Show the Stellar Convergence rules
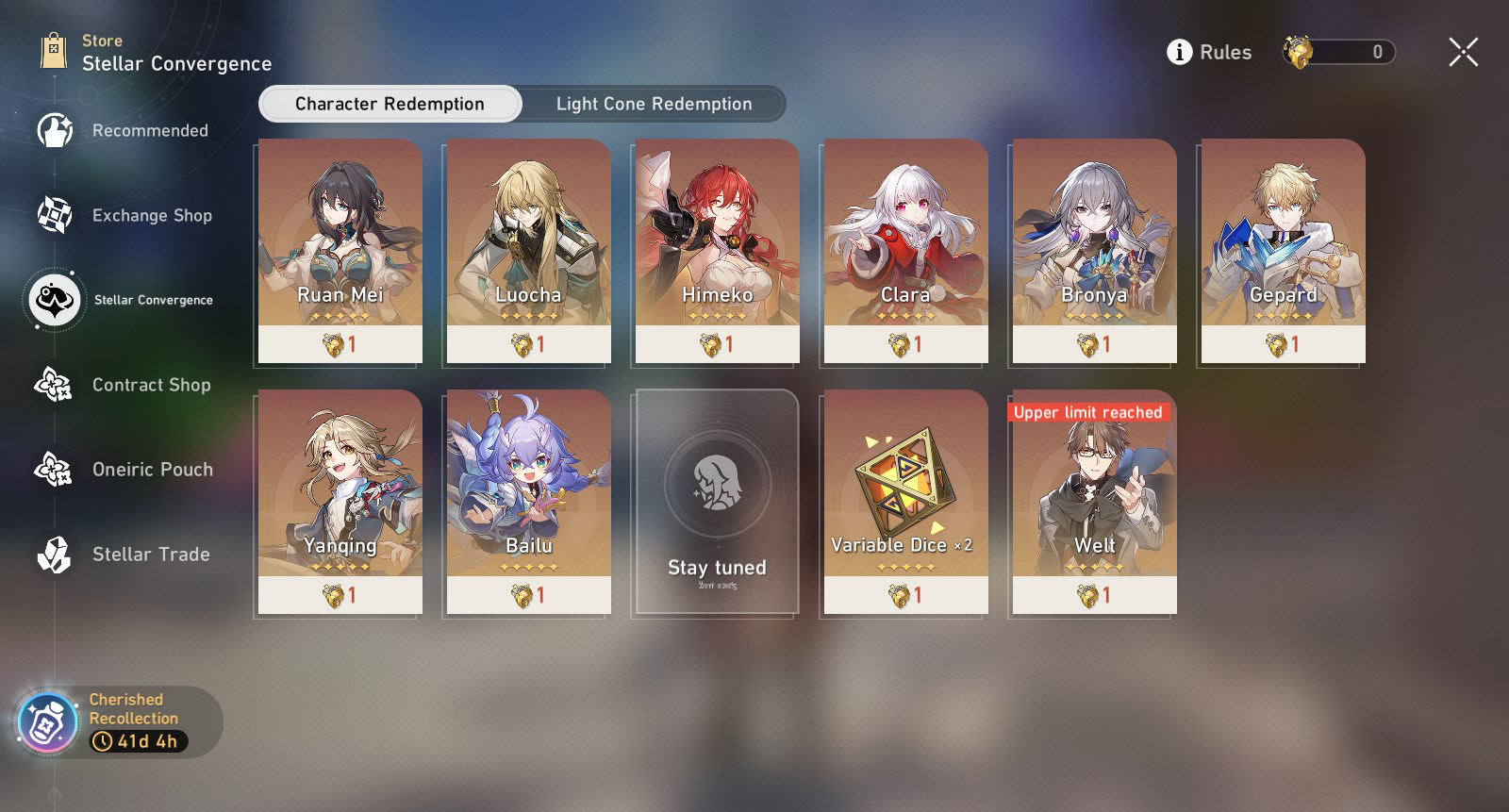This screenshot has height=812, width=1509. (1209, 52)
